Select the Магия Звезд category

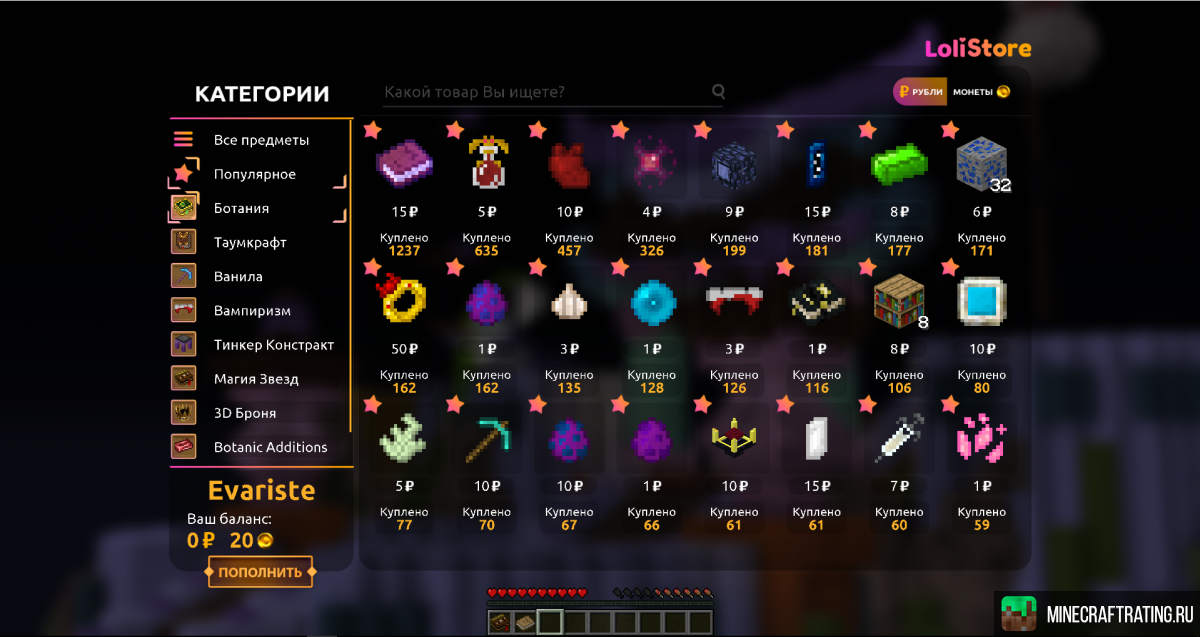255,379
